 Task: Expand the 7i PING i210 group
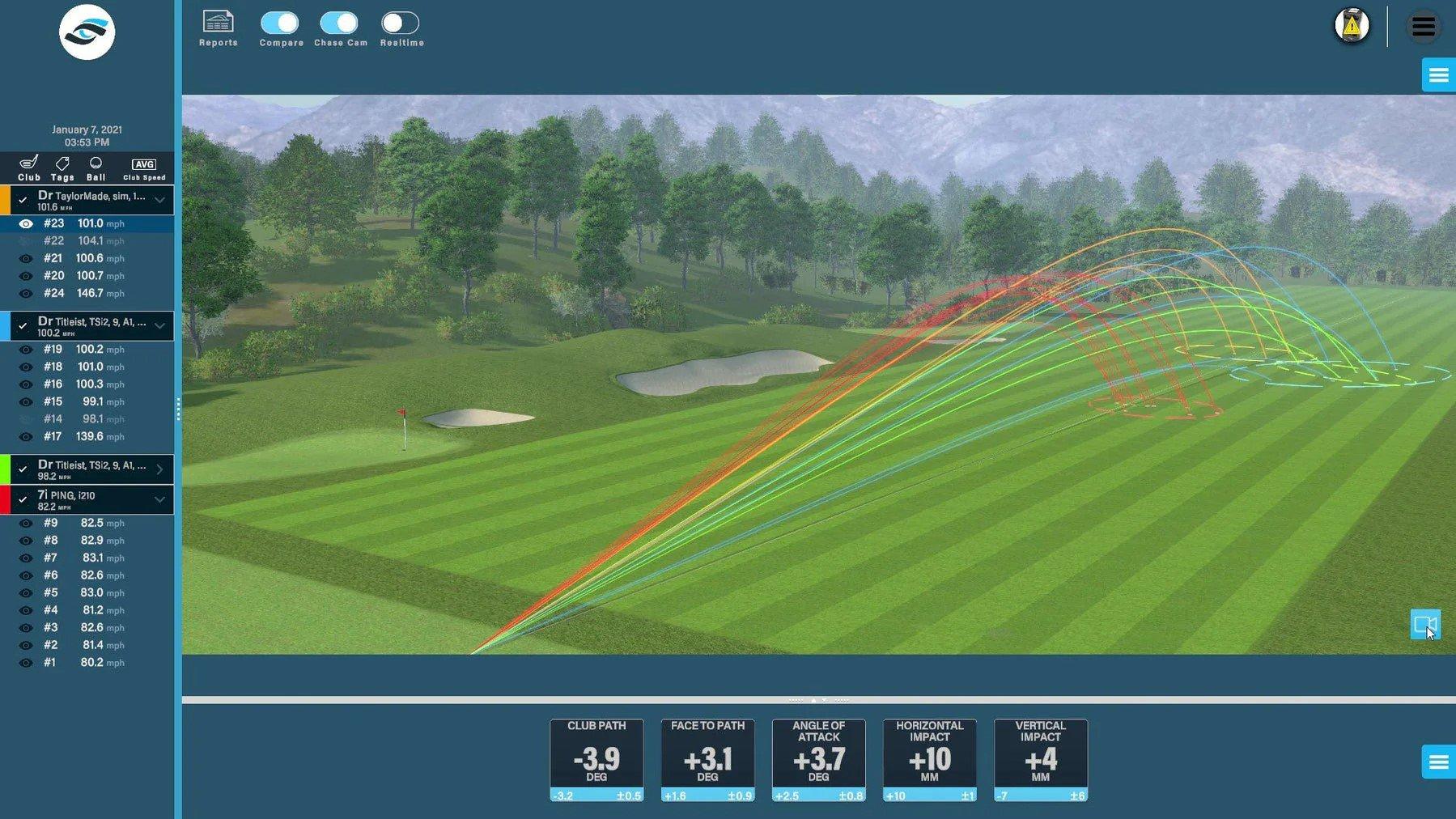(159, 499)
